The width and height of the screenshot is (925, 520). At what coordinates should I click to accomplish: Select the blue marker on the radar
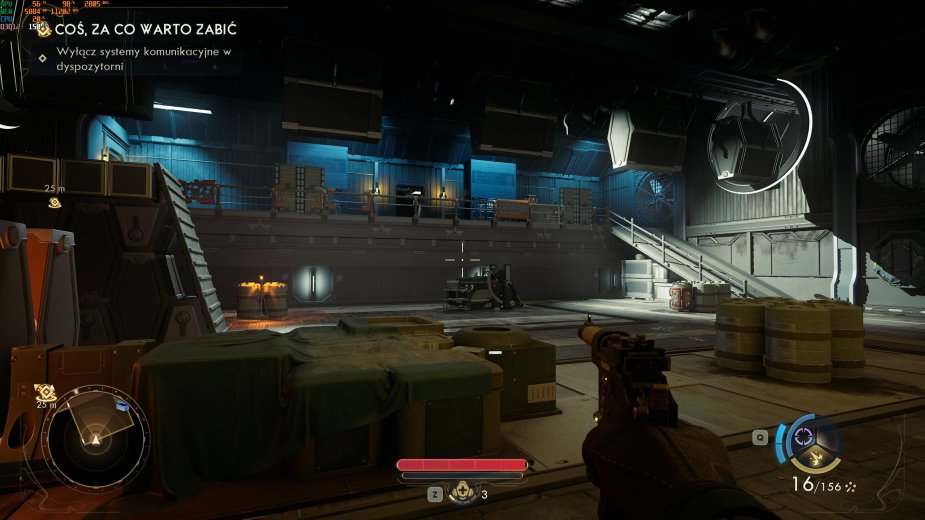[x=121, y=405]
